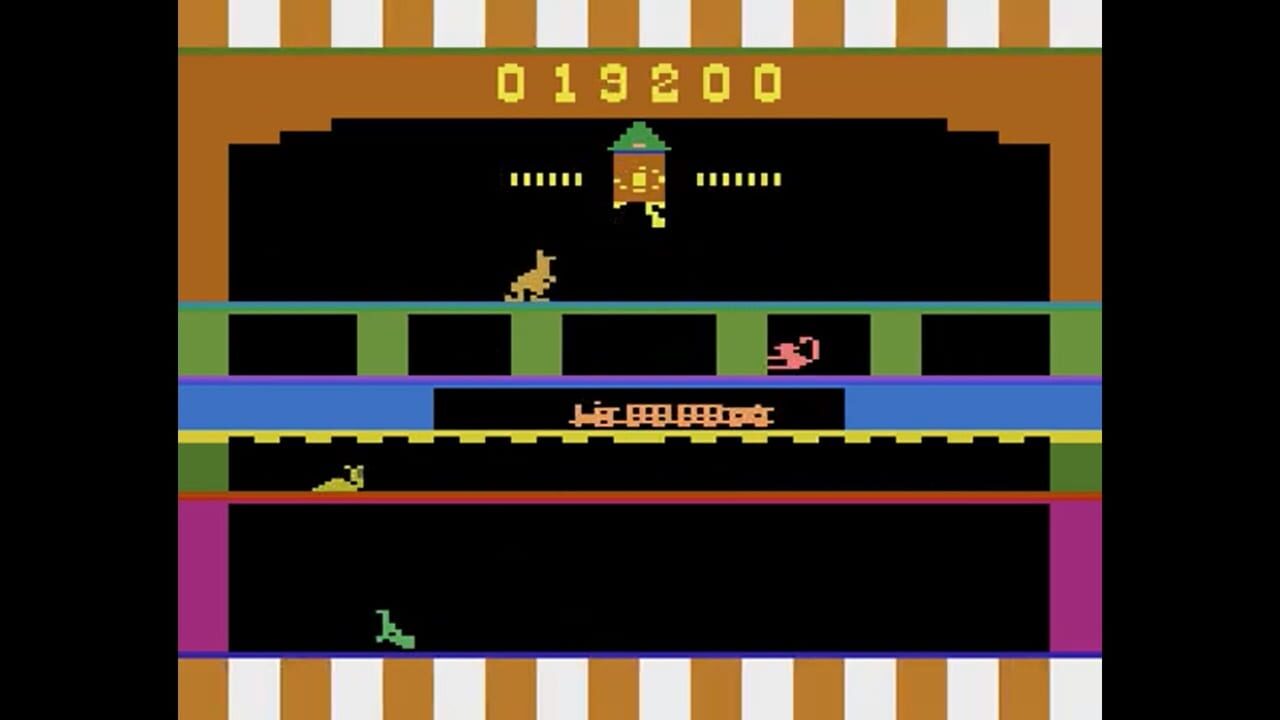Toggle the right row of yellow dashes
This screenshot has width=1280, height=720.
[x=740, y=181]
